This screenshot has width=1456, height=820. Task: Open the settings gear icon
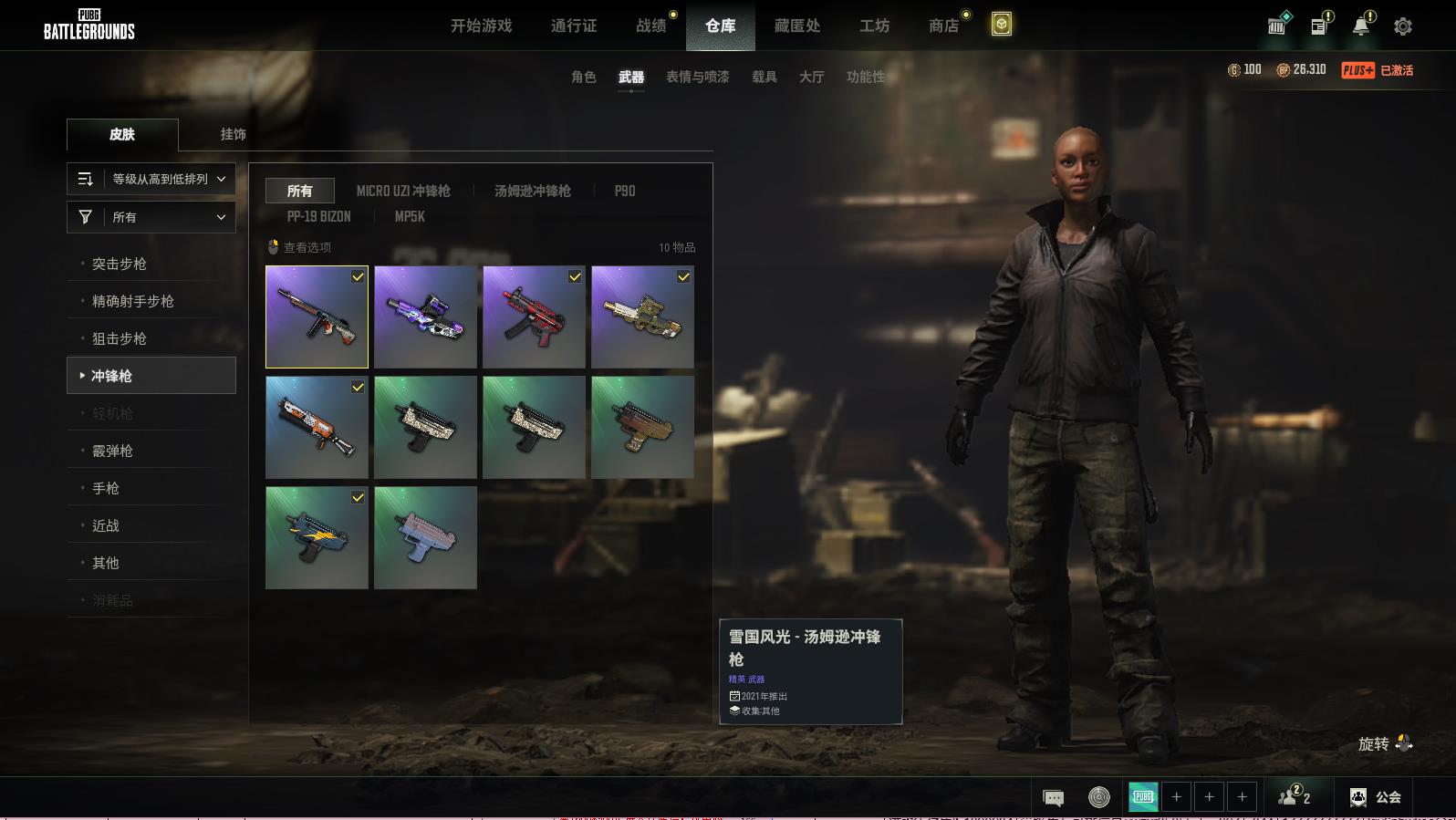pyautogui.click(x=1403, y=26)
